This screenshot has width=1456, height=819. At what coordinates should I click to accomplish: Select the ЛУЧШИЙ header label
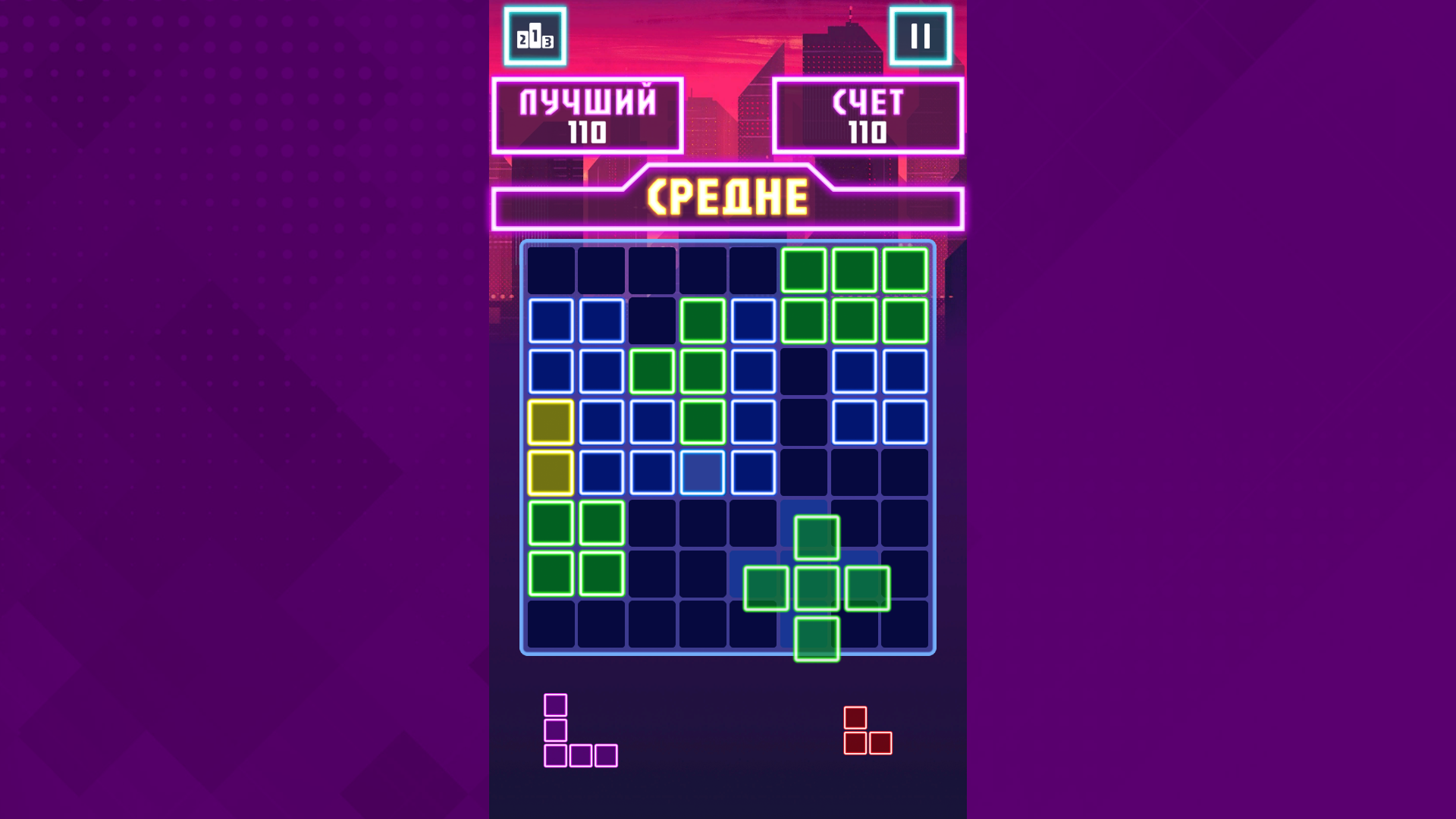pos(588,101)
